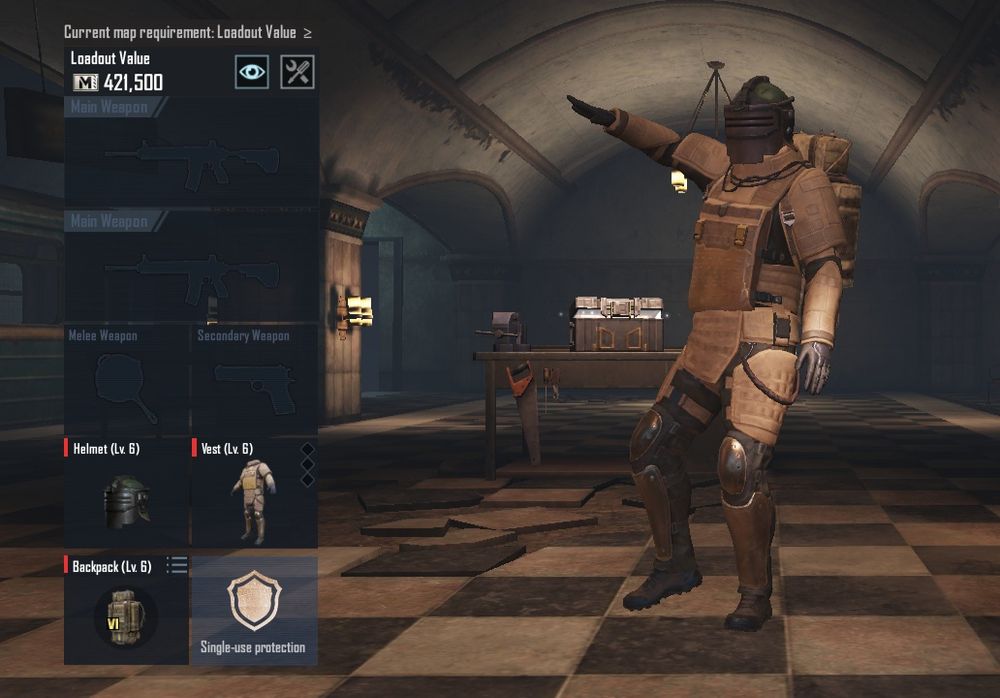Open the Vest (Lv. 6) slot

(x=254, y=493)
